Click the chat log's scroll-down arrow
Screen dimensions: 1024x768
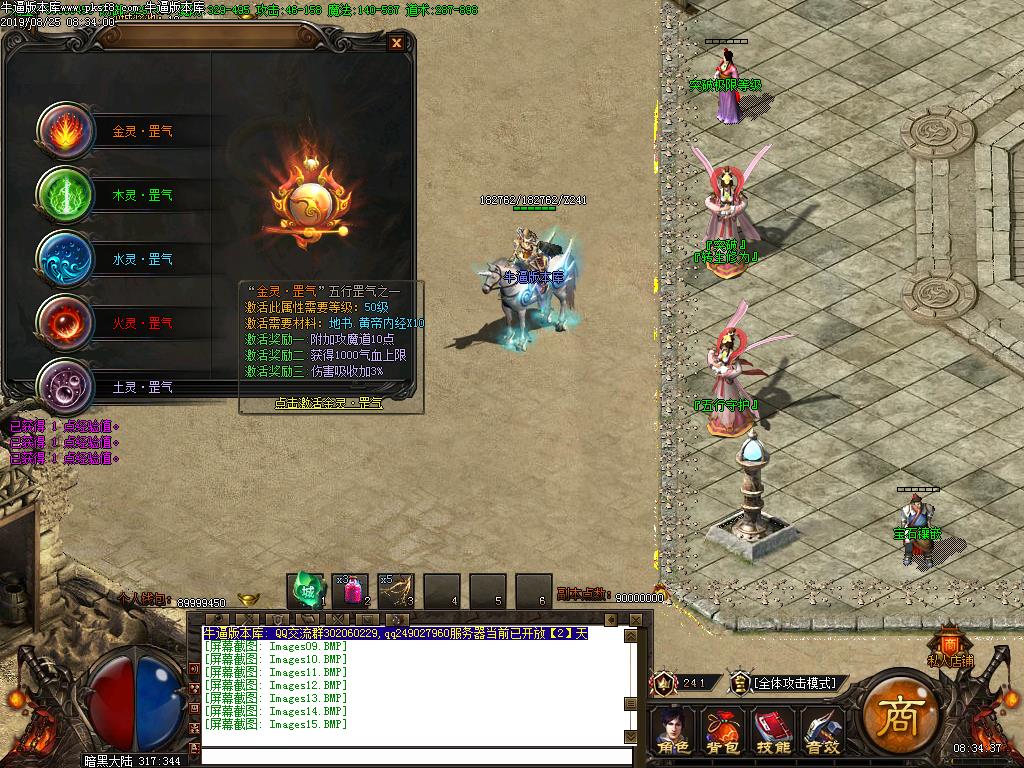pos(630,737)
